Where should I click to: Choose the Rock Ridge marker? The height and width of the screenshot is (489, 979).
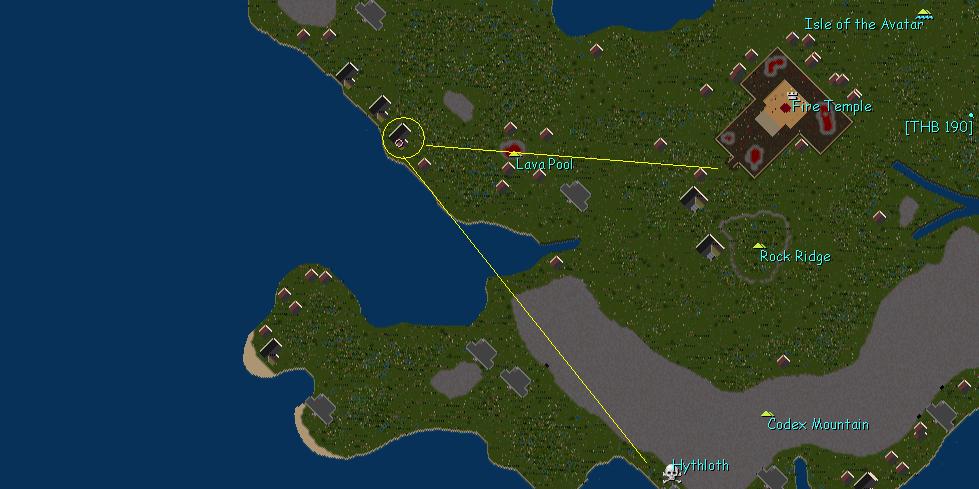coord(759,245)
